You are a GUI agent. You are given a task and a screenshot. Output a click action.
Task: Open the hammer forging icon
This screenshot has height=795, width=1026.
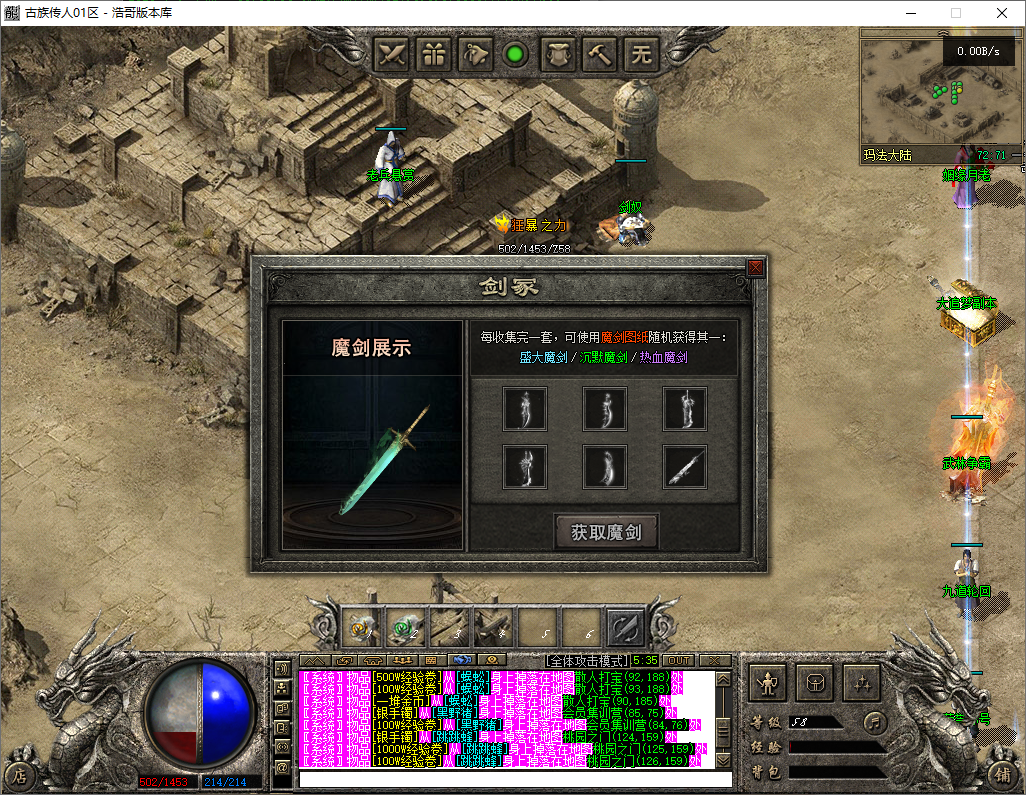[x=600, y=54]
